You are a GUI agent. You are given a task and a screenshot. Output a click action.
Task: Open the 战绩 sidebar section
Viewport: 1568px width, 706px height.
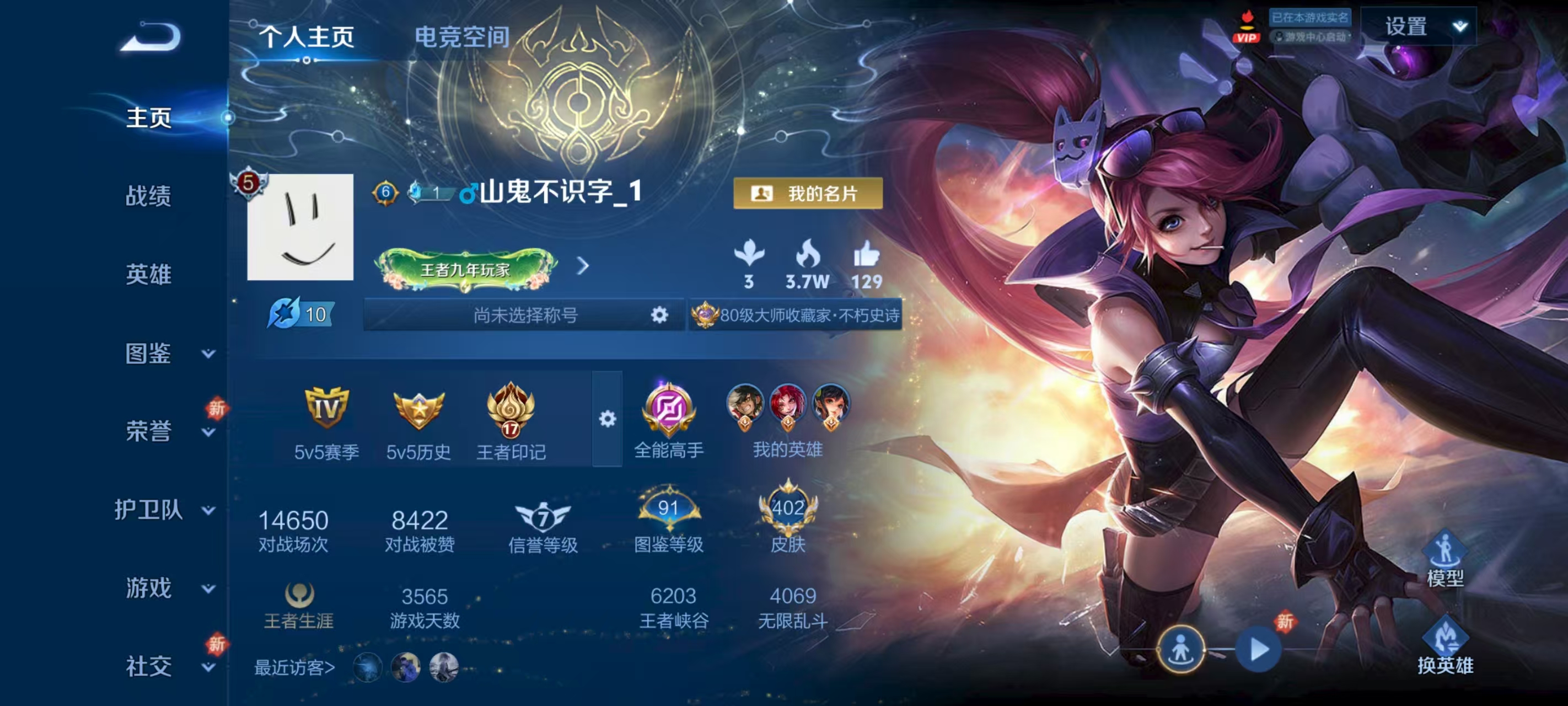148,196
